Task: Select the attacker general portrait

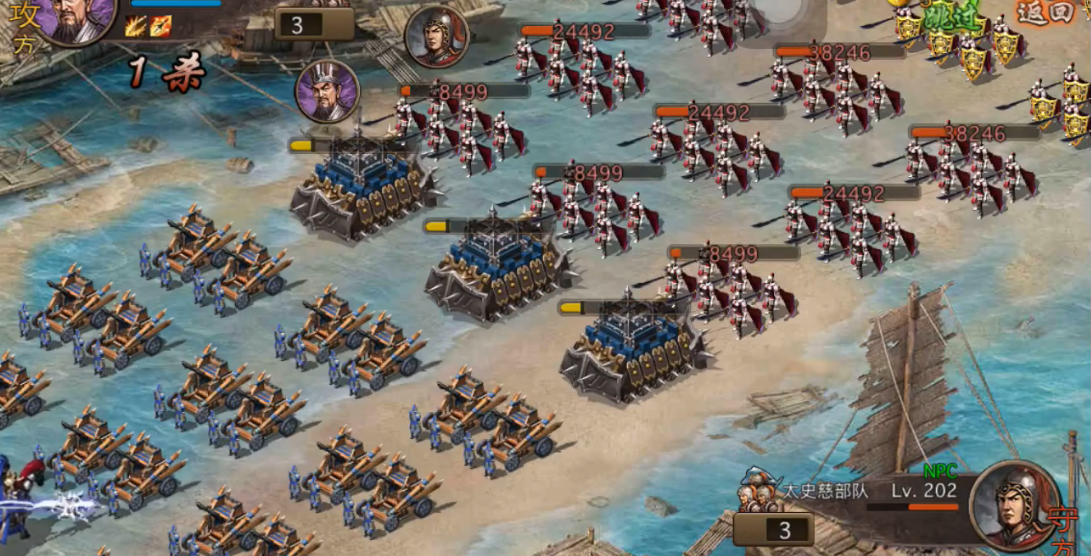Action: point(76,18)
